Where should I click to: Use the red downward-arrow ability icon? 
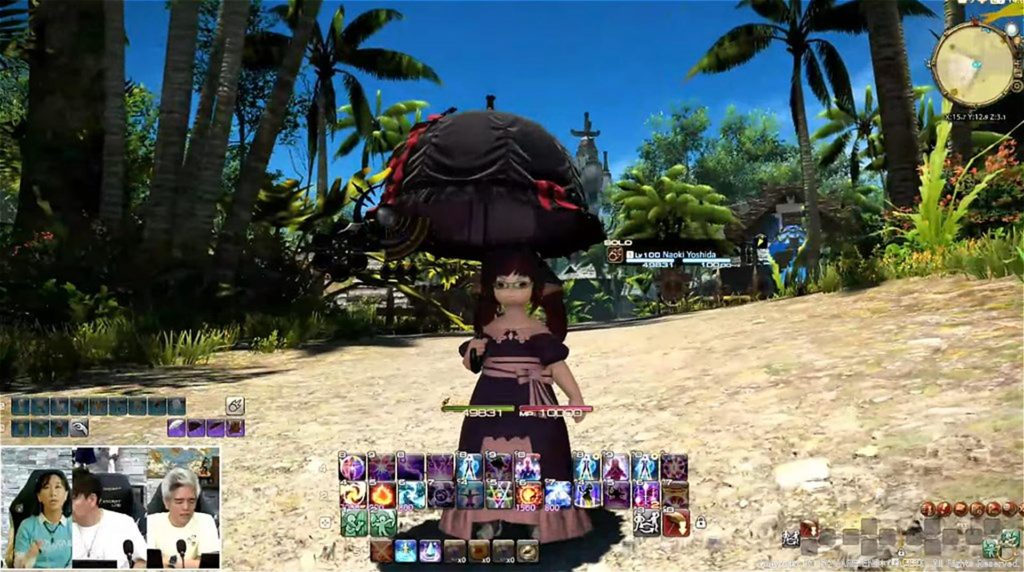676,523
